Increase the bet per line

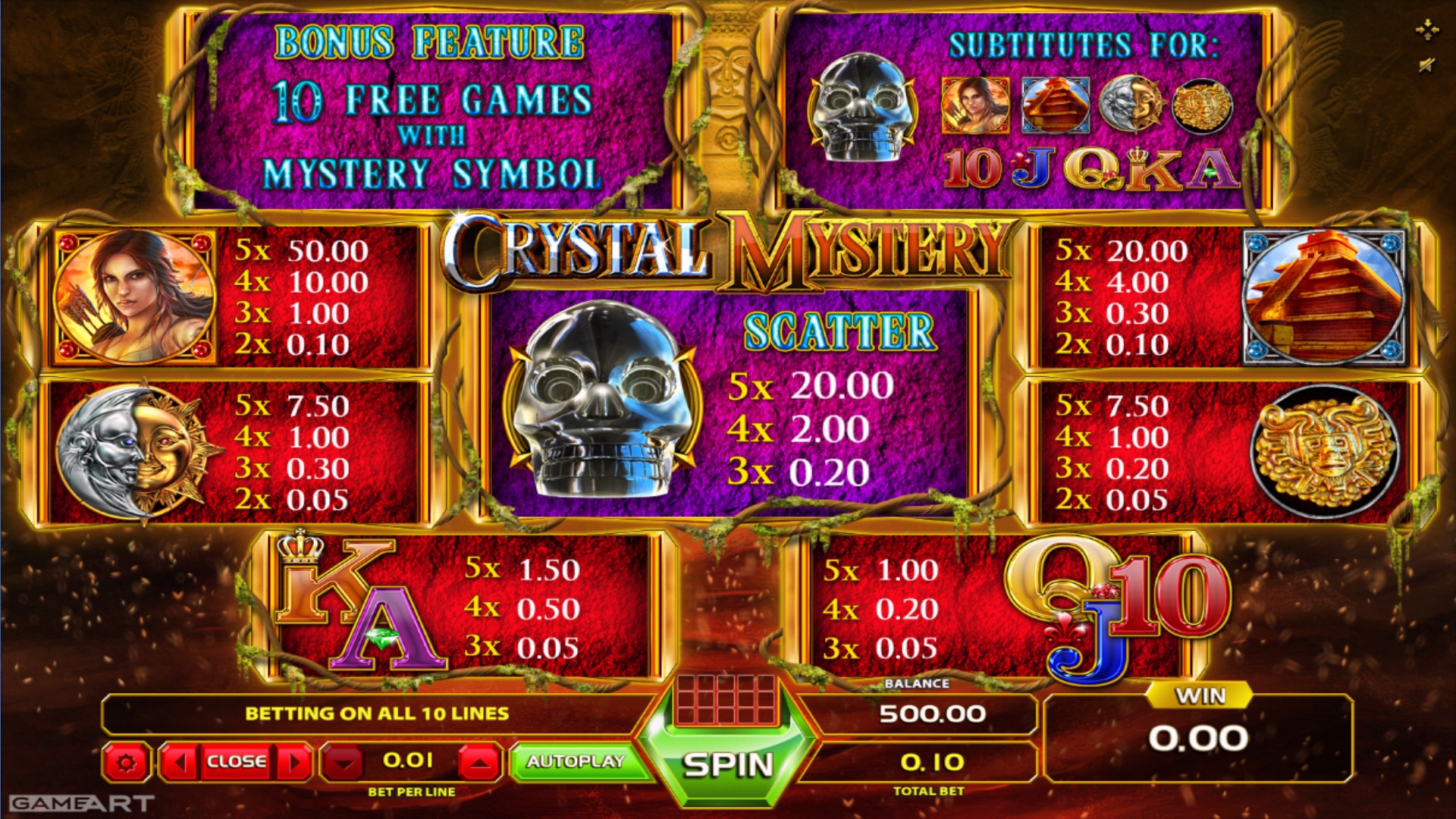coord(479,761)
